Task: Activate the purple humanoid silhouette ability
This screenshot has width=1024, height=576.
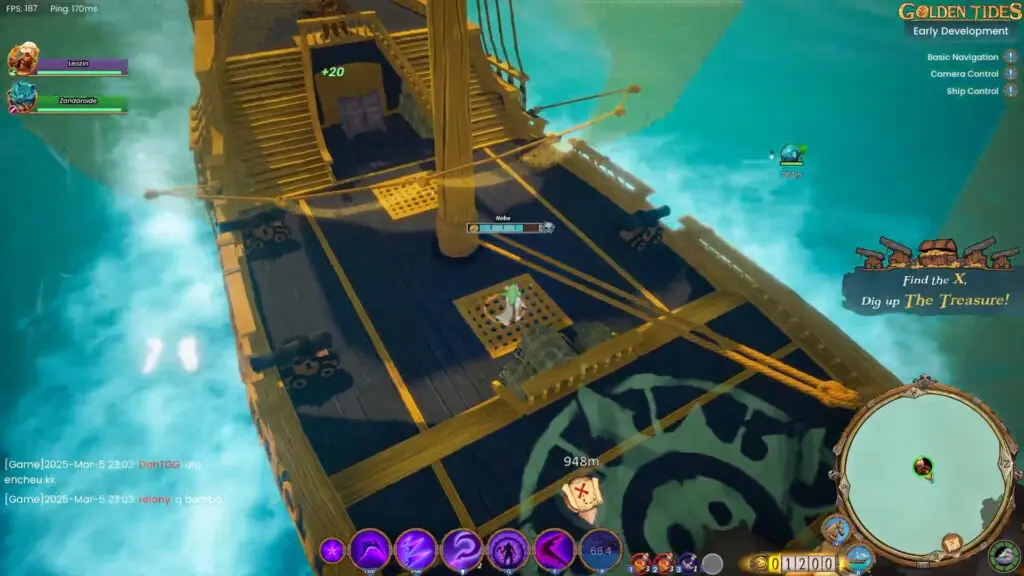Action: coord(508,550)
